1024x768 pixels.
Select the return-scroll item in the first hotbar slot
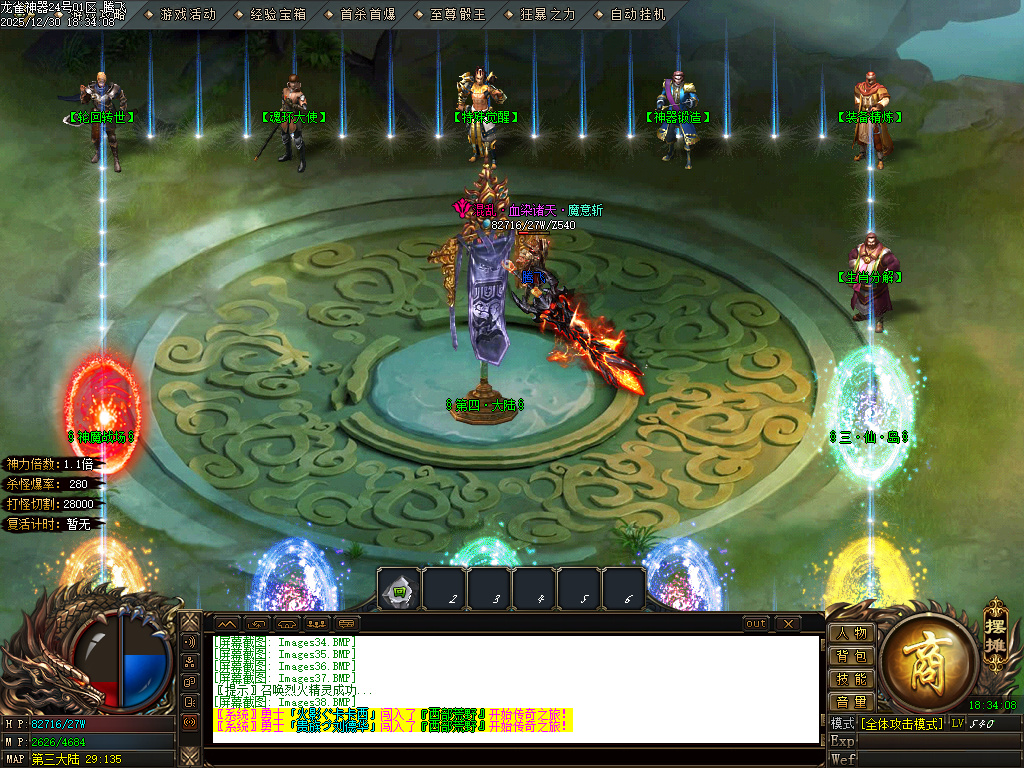coord(399,589)
